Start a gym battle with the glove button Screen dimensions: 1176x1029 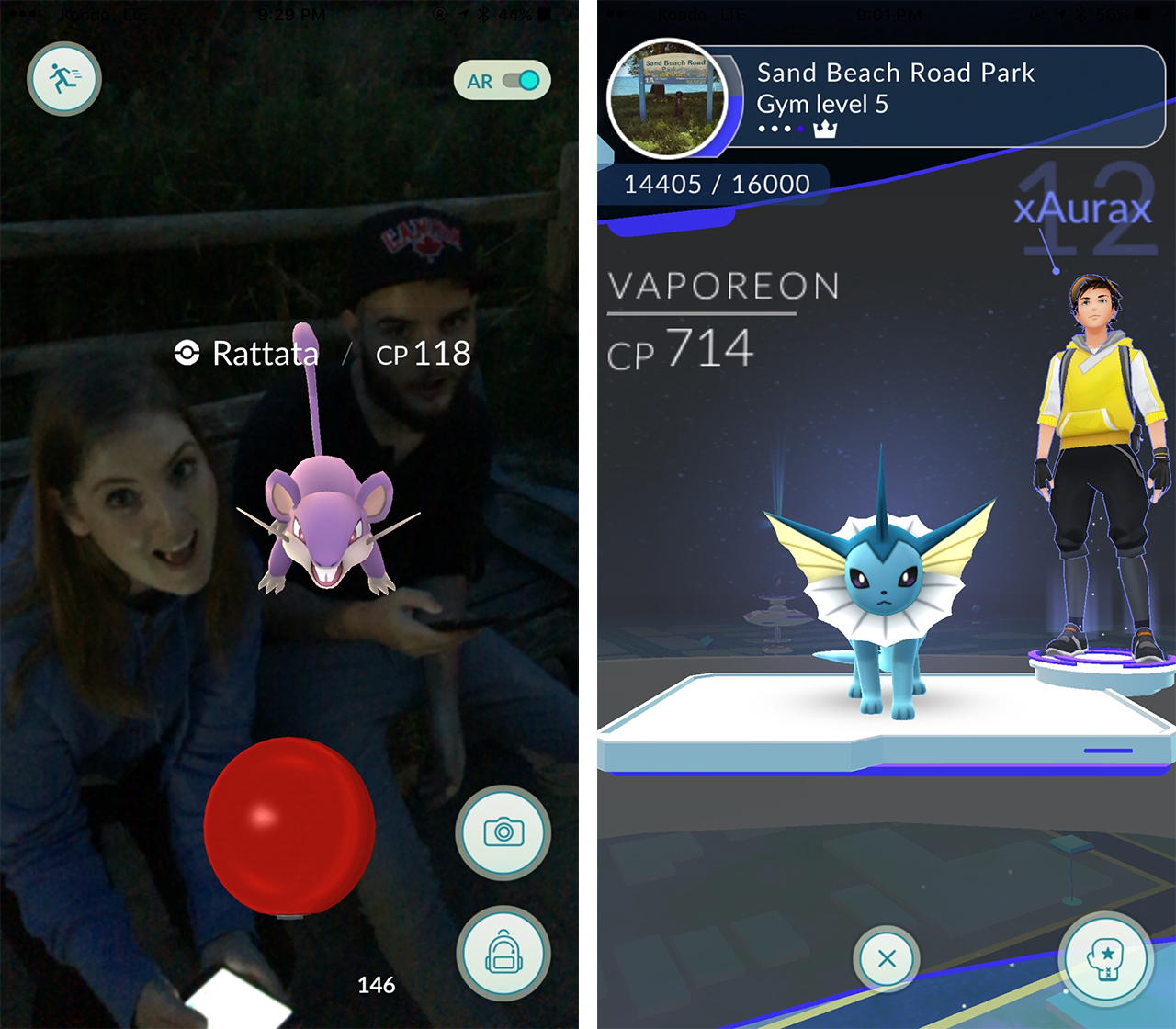point(1105,958)
